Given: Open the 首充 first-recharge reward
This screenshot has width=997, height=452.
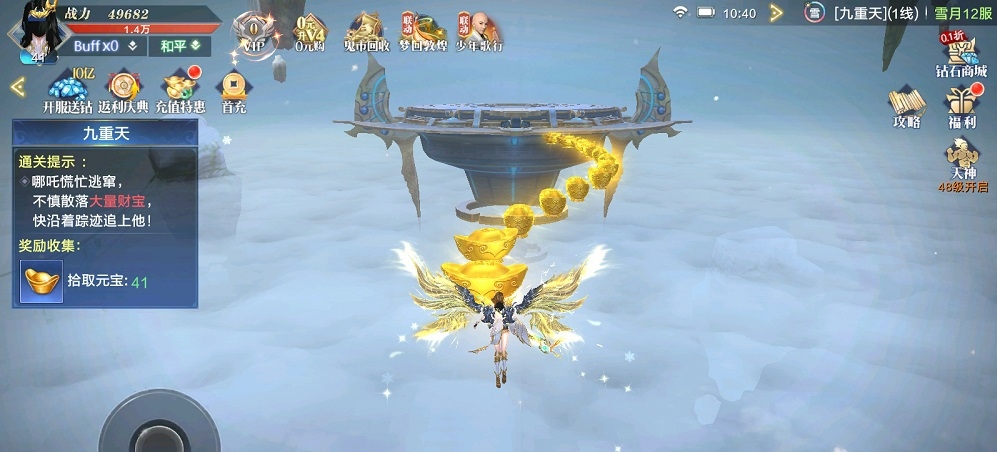Looking at the screenshot, I should [x=234, y=92].
